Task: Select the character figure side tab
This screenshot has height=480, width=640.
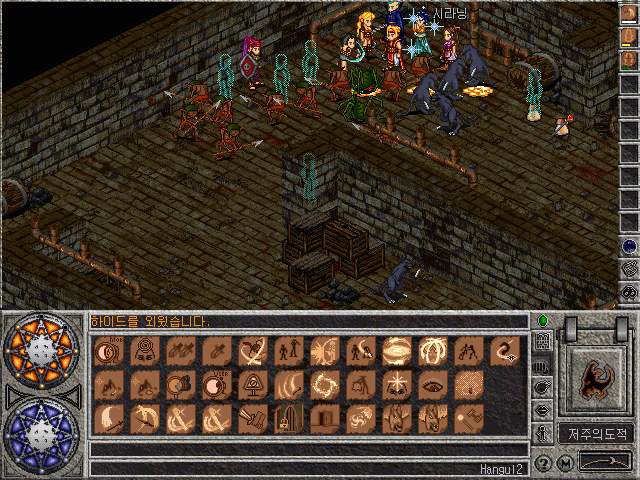Action: click(x=543, y=433)
